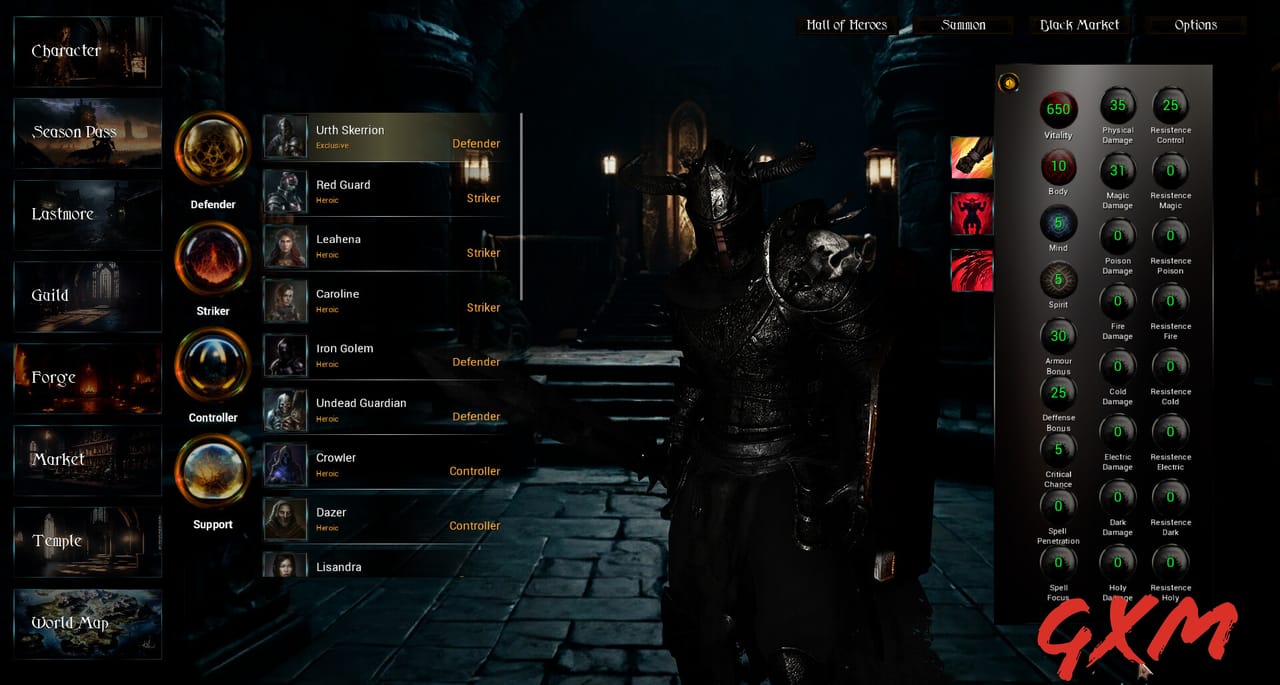Screen dimensions: 1280x685
Task: Click the red demon skill icon
Action: (971, 214)
